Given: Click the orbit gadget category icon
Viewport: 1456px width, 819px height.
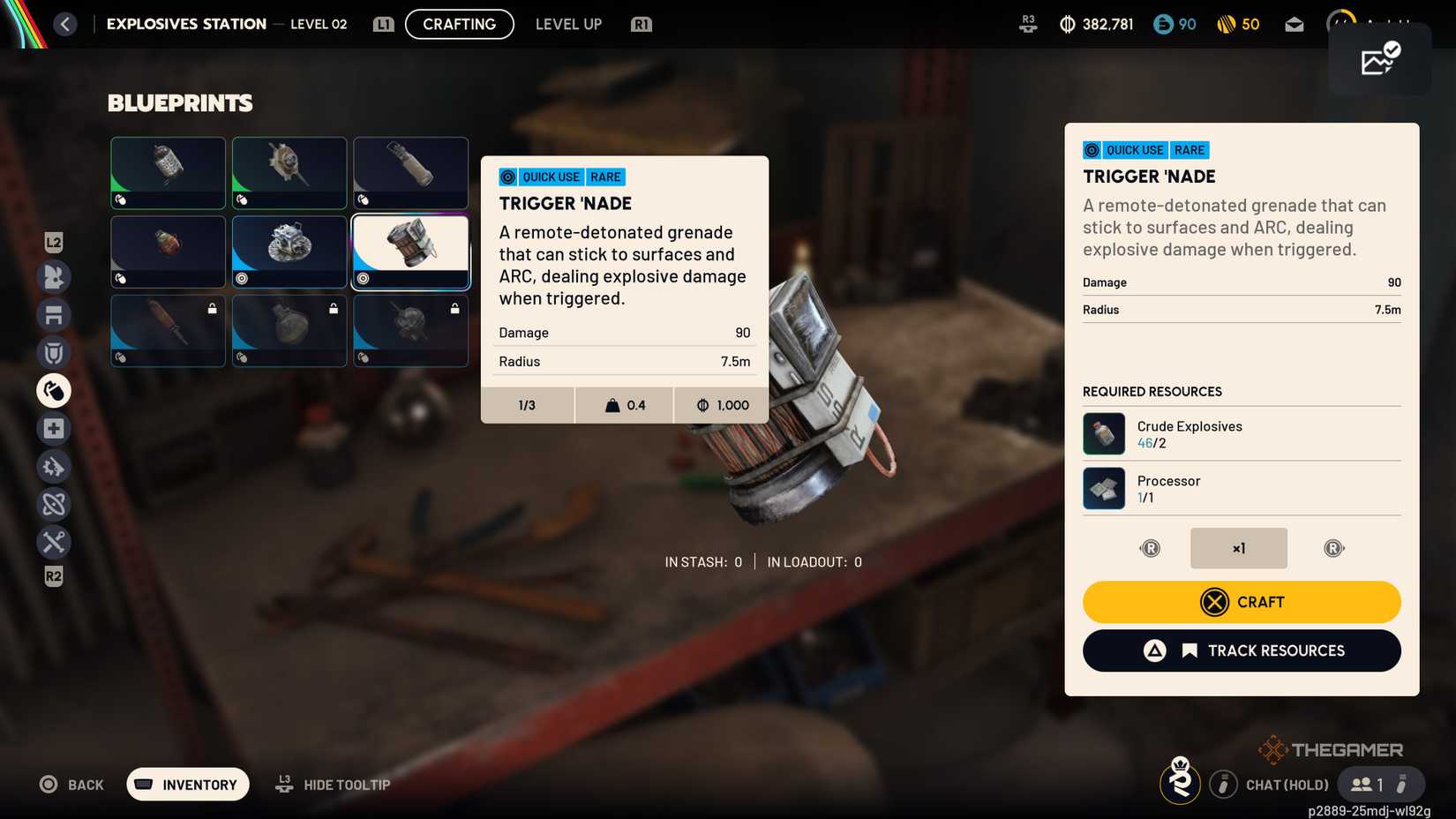Looking at the screenshot, I should point(53,504).
